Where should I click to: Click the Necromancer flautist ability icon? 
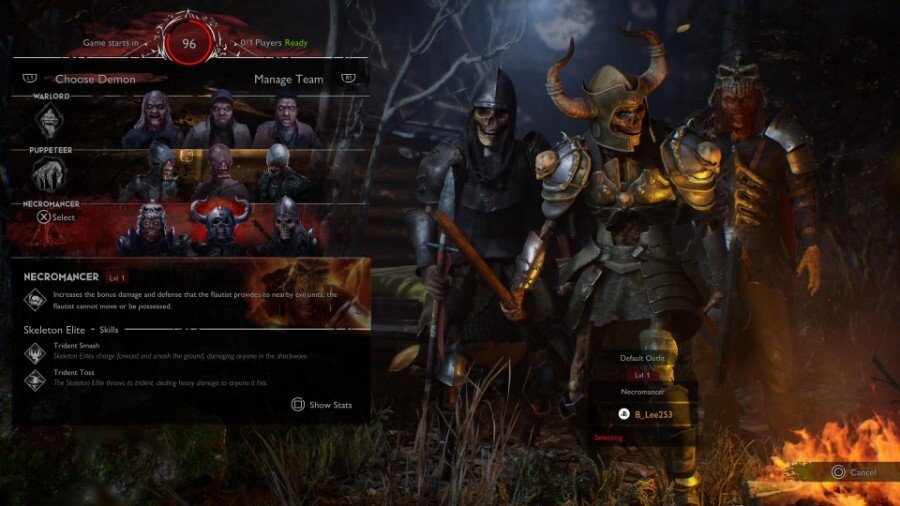tap(36, 299)
